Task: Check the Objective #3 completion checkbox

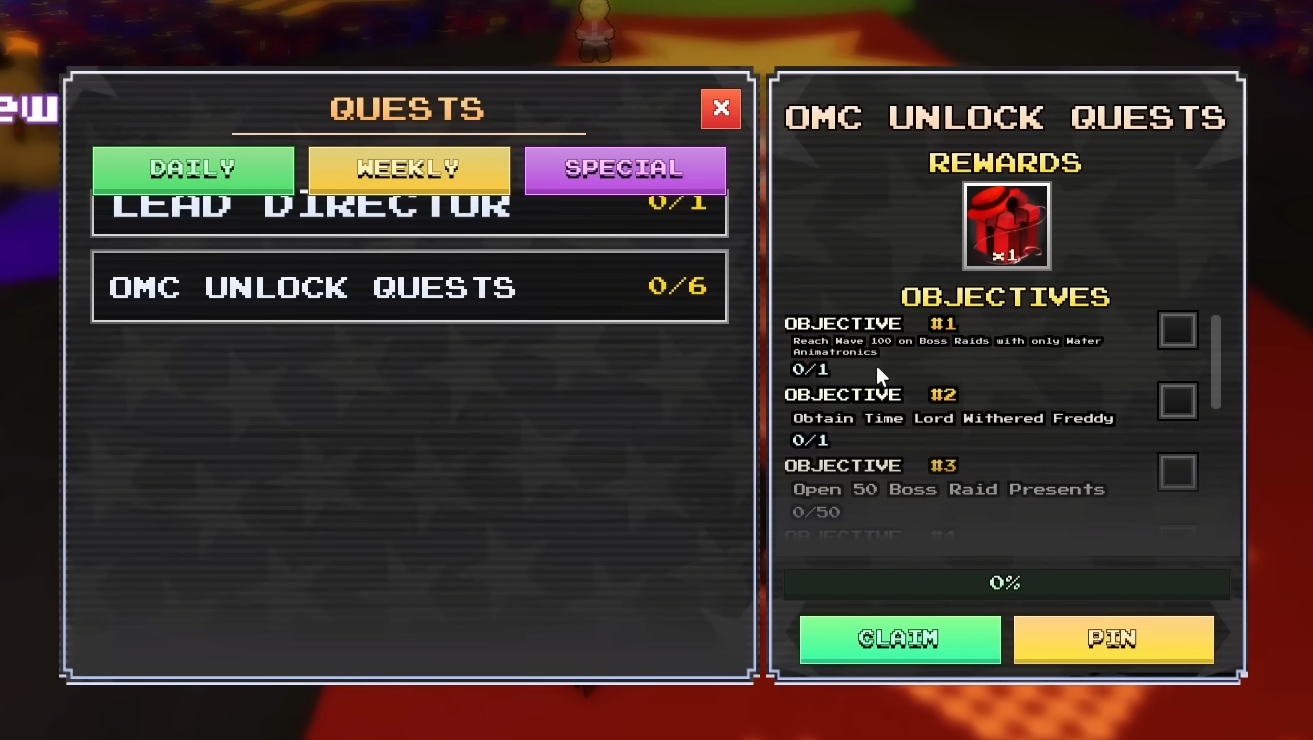Action: click(x=1177, y=471)
